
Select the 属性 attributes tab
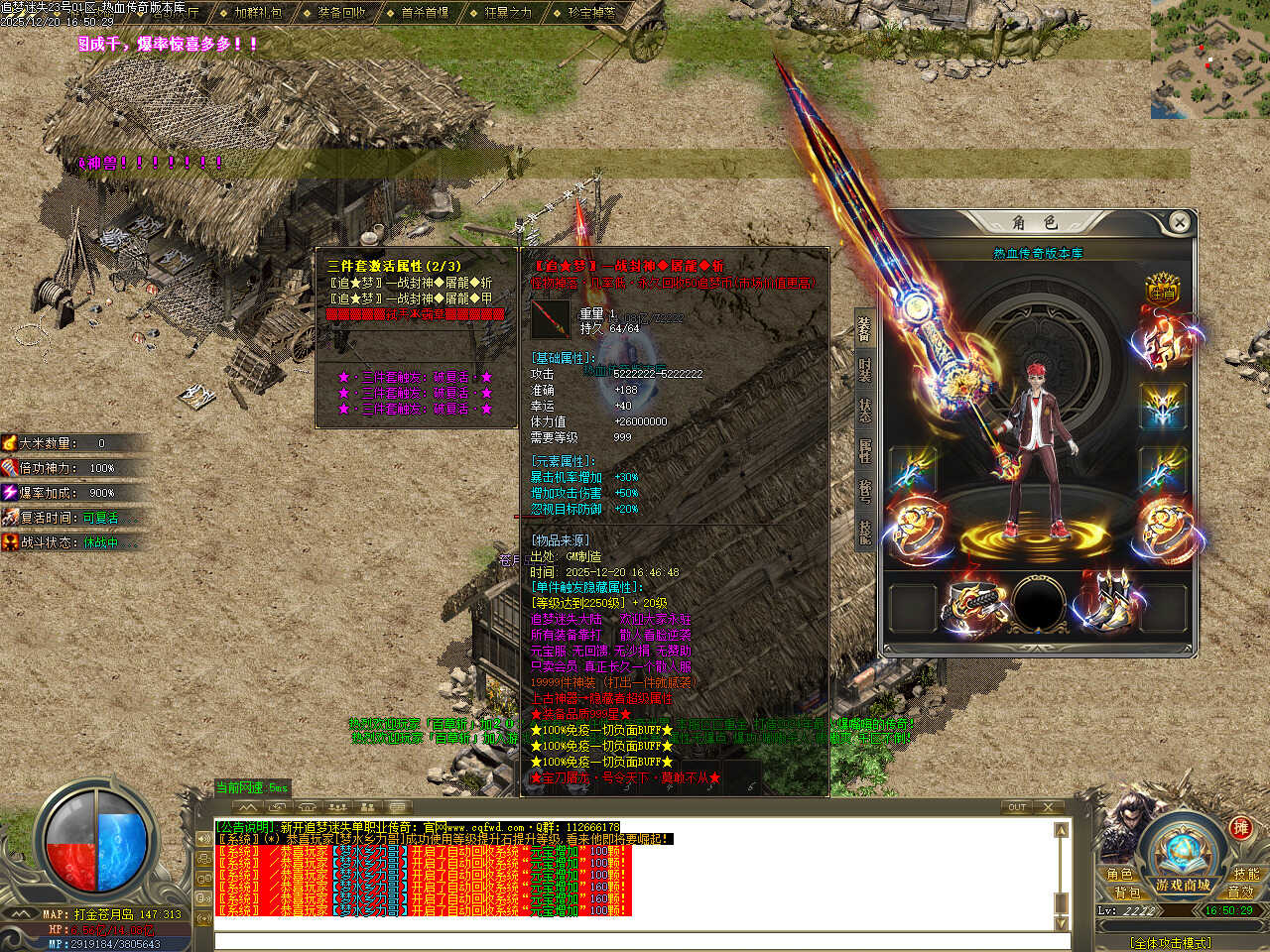click(x=865, y=450)
